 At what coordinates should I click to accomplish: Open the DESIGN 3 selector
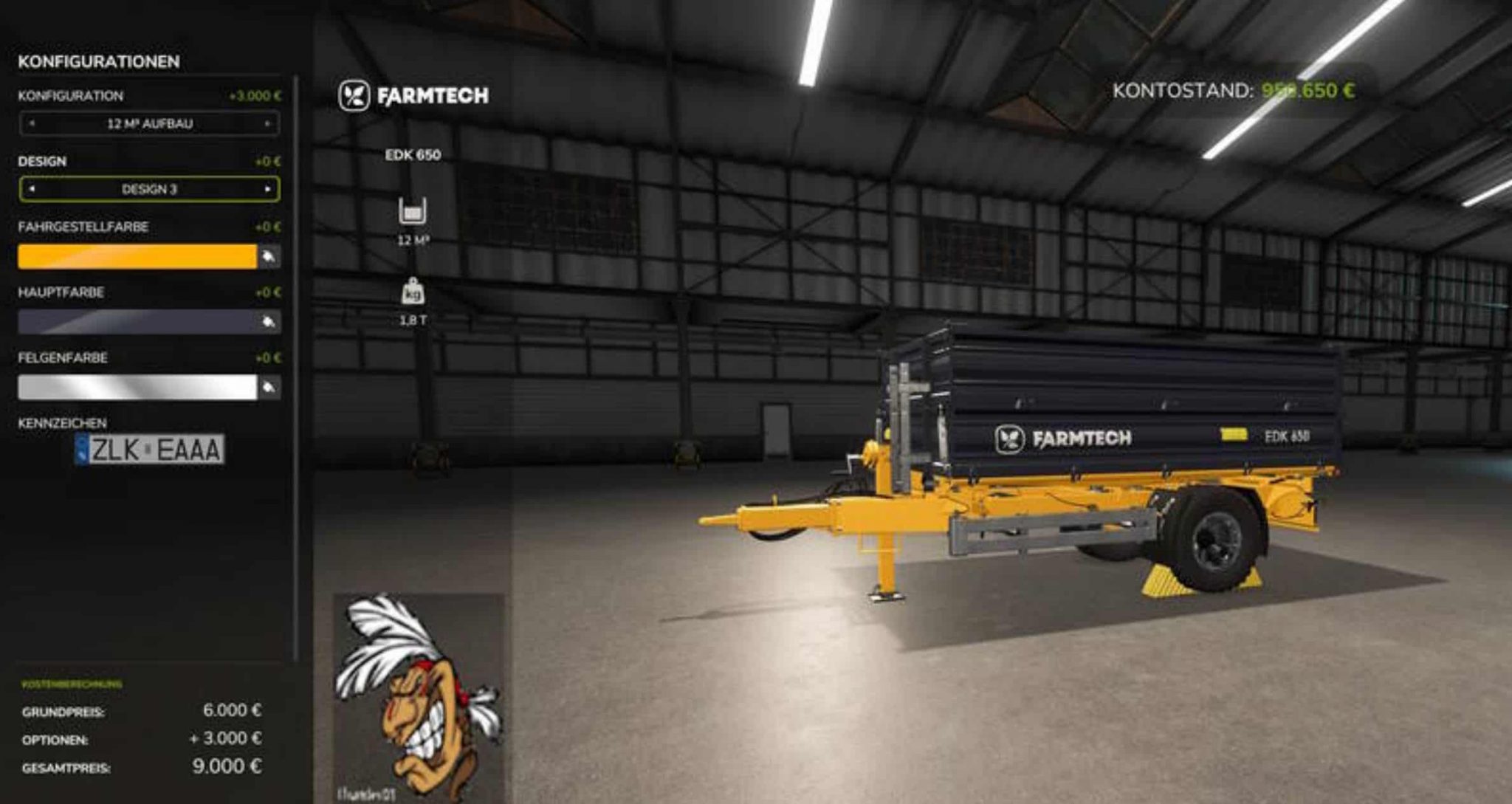coord(149,189)
